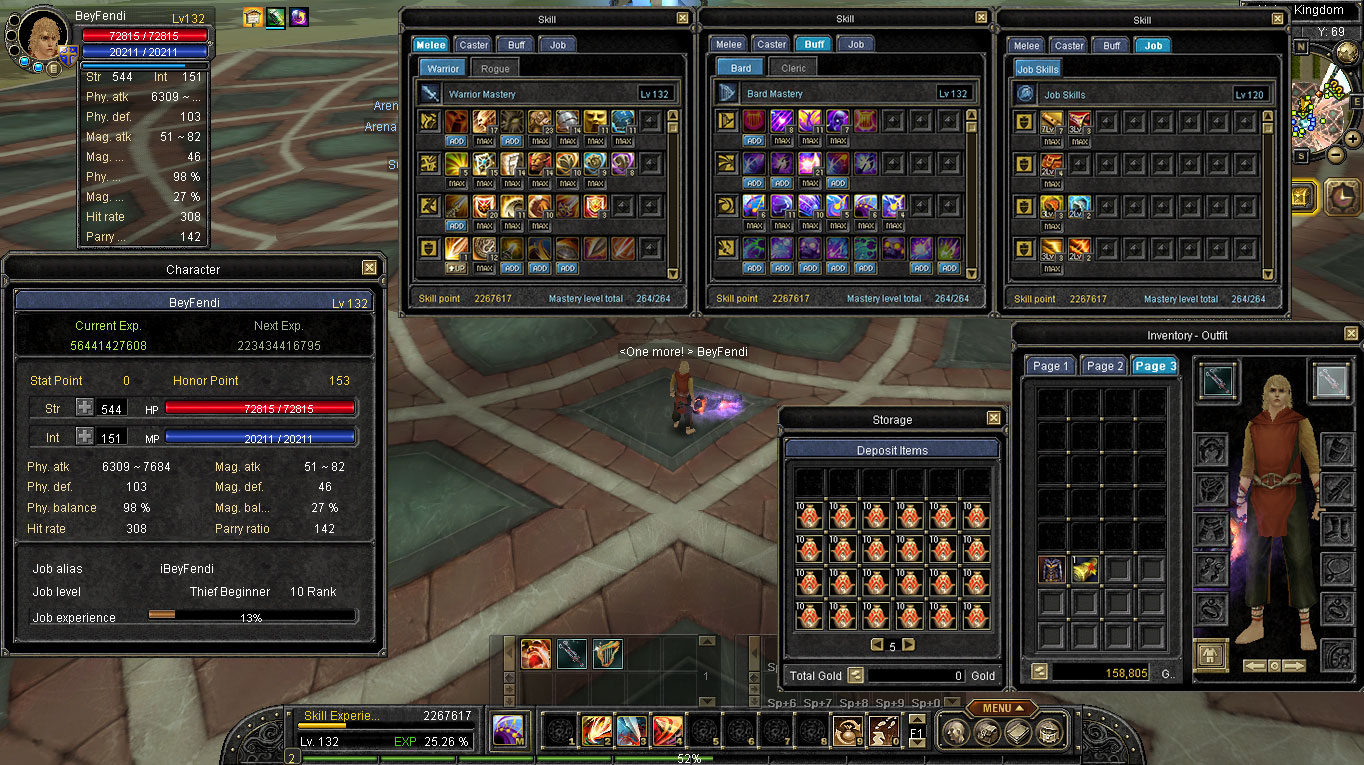Open the Cleric mastery tab
1364x765 pixels.
(x=793, y=68)
